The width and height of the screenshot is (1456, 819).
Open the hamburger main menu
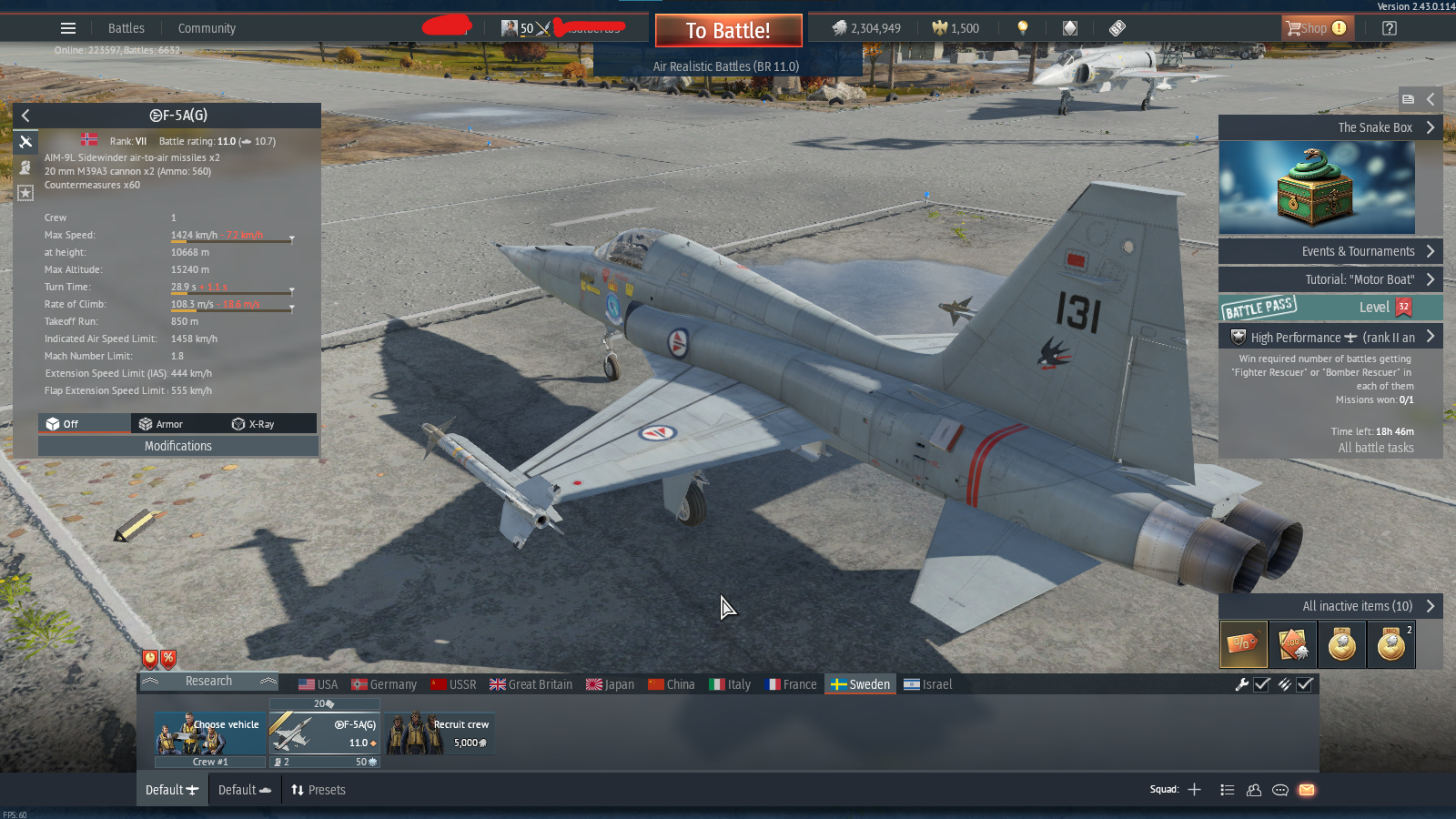tap(68, 28)
